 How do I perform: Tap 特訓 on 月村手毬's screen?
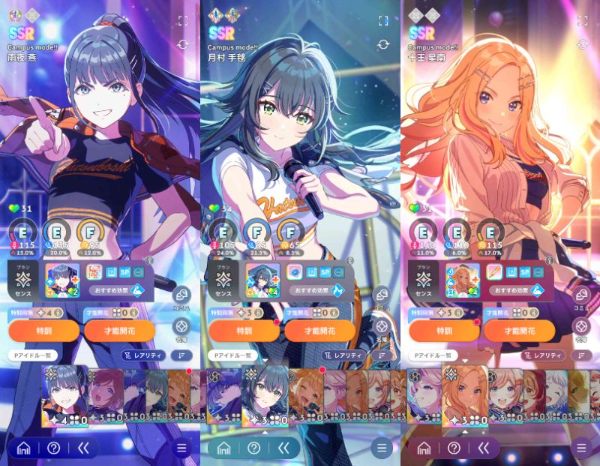pyautogui.click(x=242, y=331)
